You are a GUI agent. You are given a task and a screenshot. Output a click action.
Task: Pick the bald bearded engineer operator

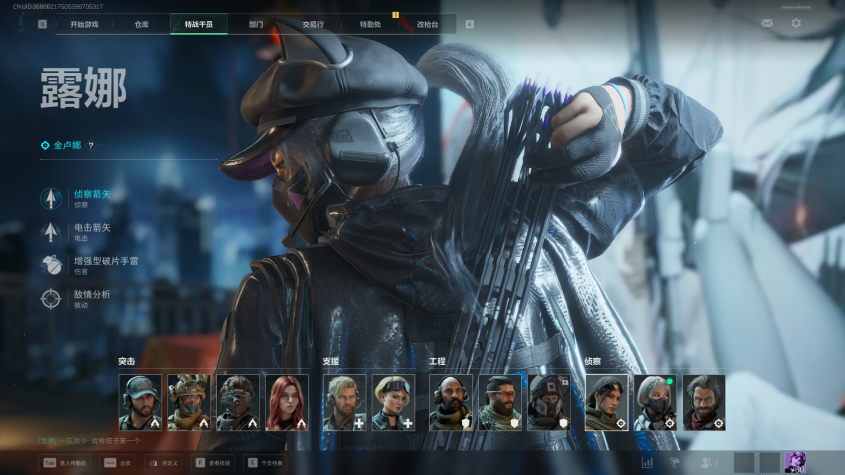coord(450,402)
